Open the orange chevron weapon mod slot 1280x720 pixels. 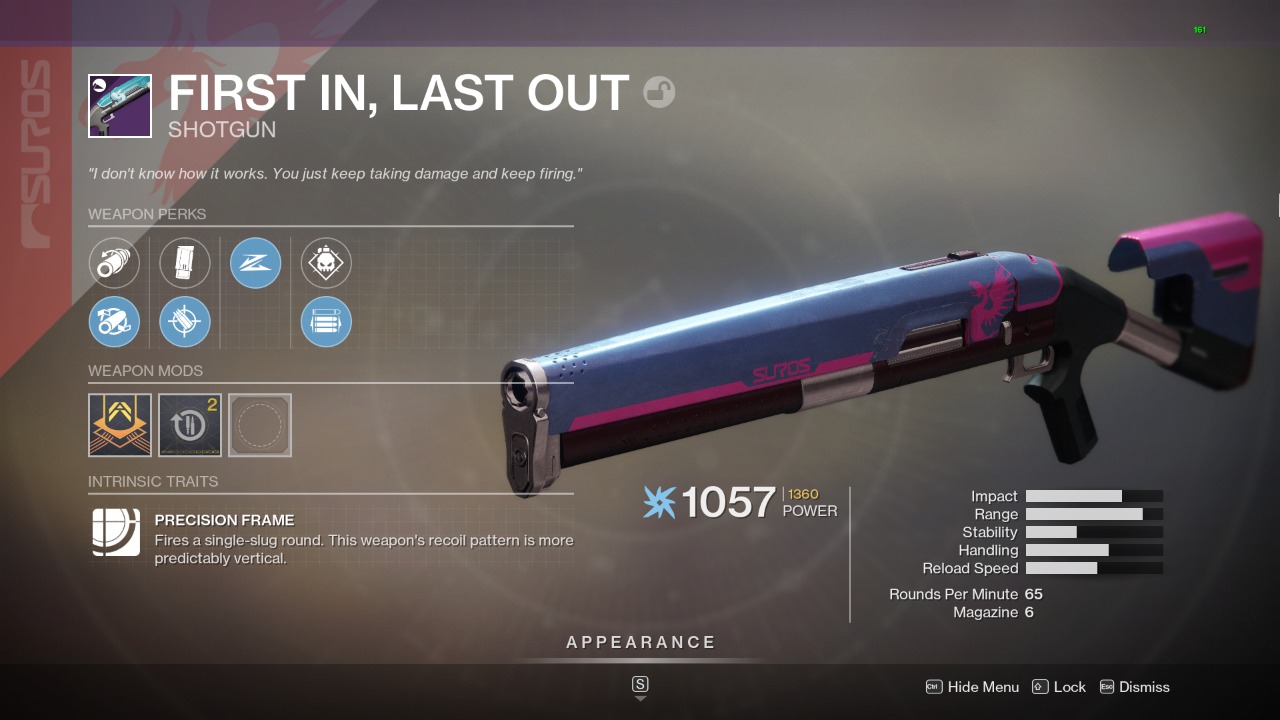[x=120, y=425]
